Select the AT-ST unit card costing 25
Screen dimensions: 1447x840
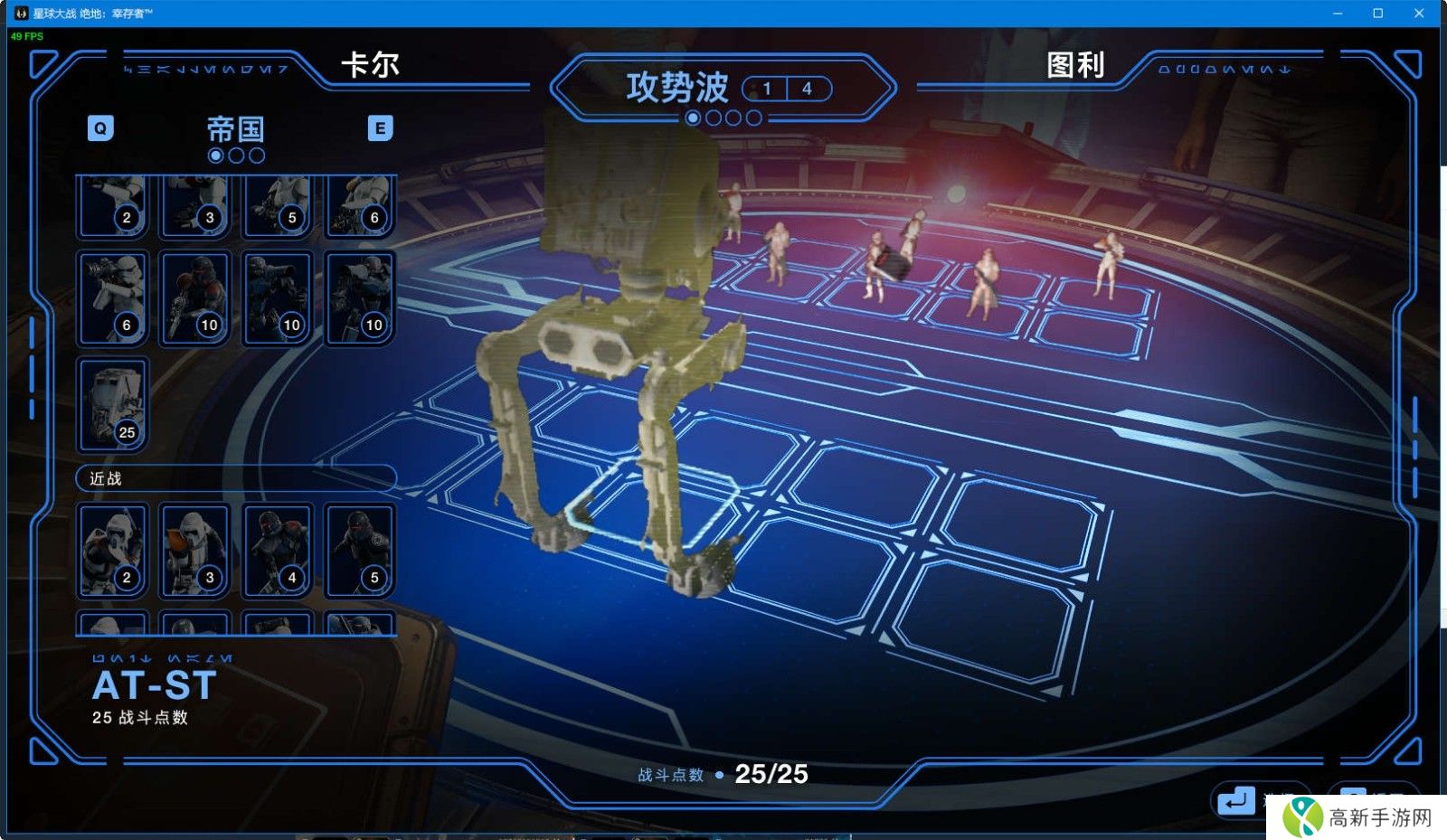[112, 403]
